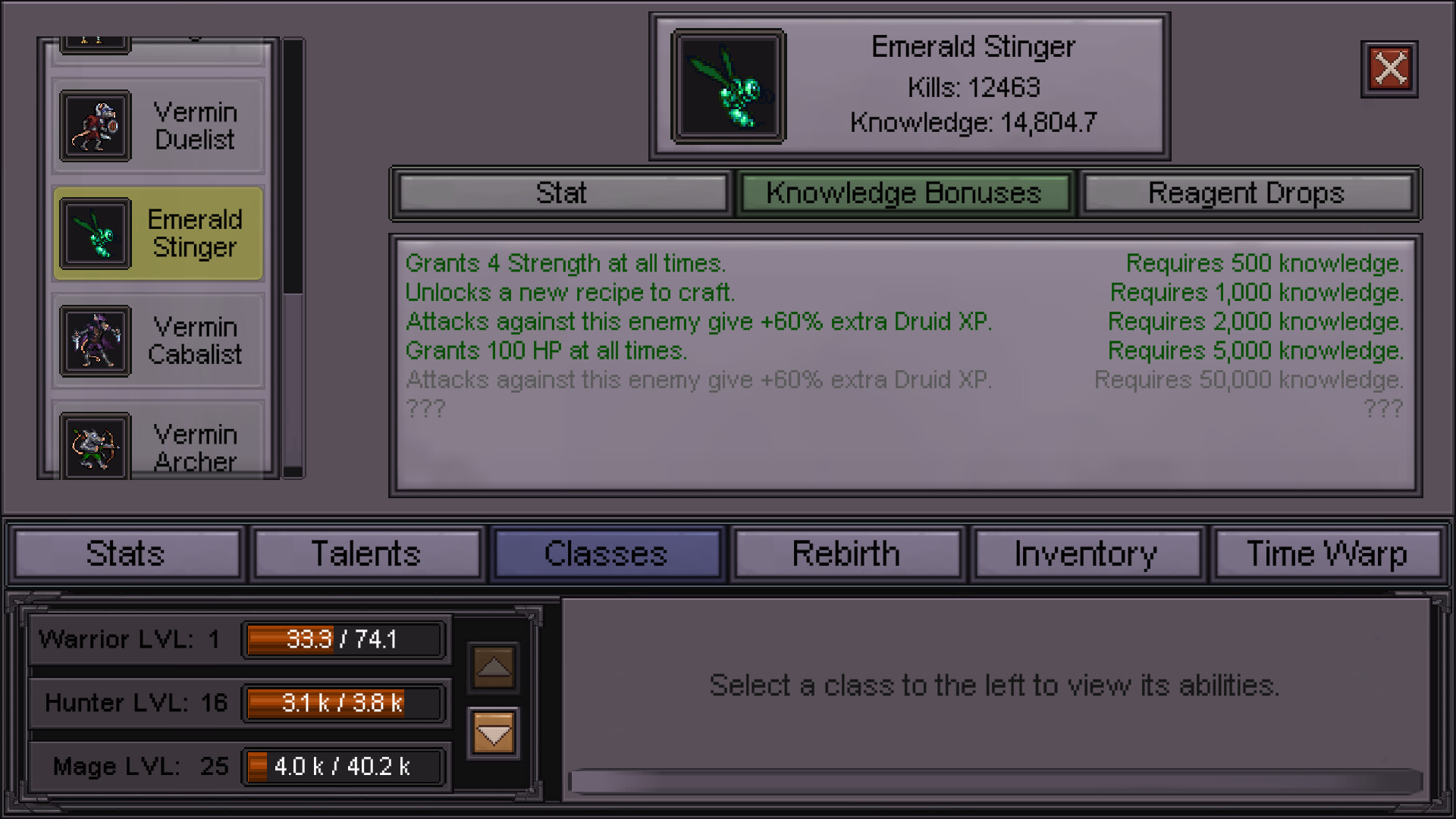The height and width of the screenshot is (819, 1456).
Task: Click the Hunter level progress bar
Action: 343,703
